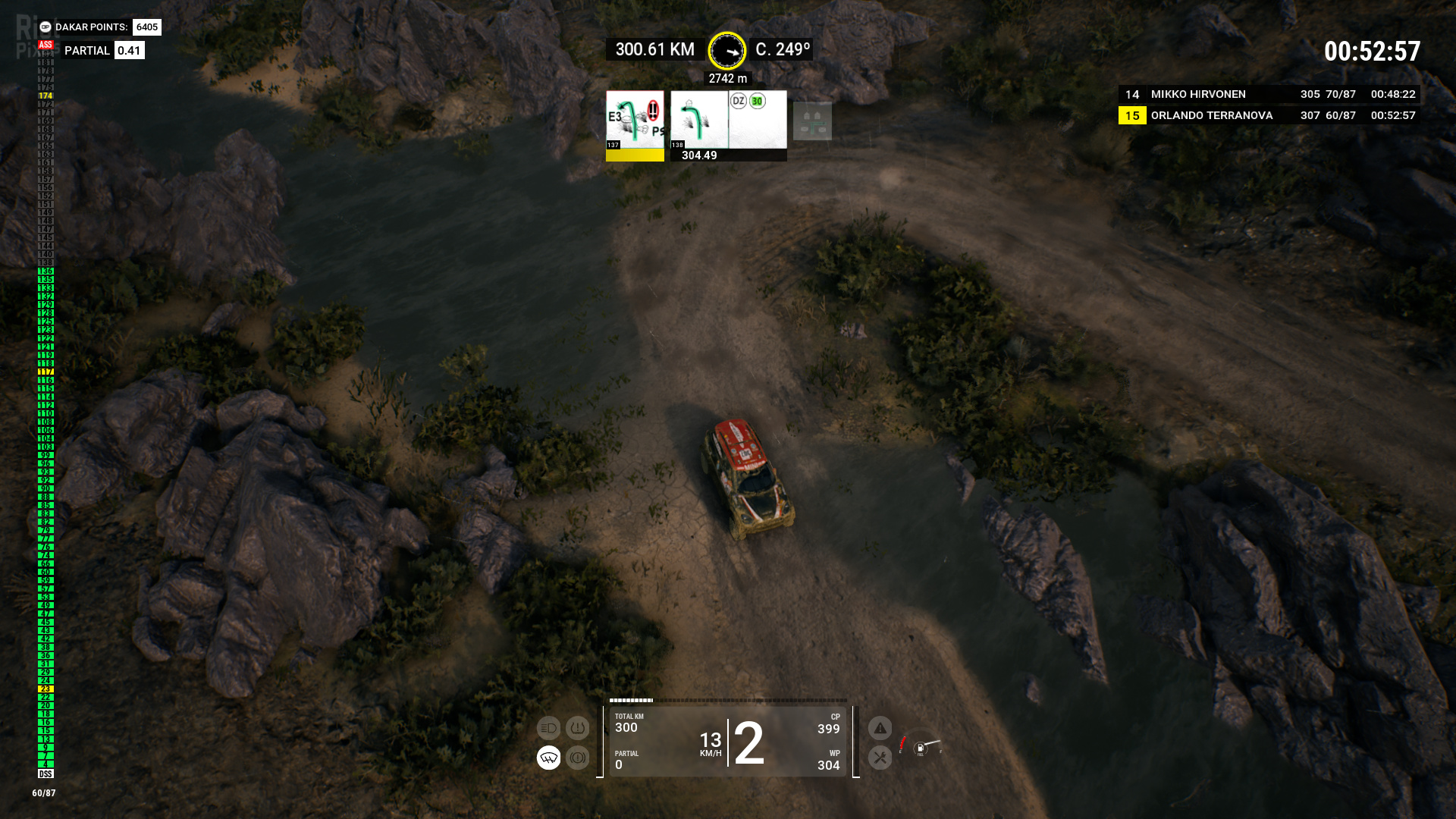The image size is (1456, 819).
Task: Select Mikko Hirvonen's standings row
Action: [x=1269, y=94]
